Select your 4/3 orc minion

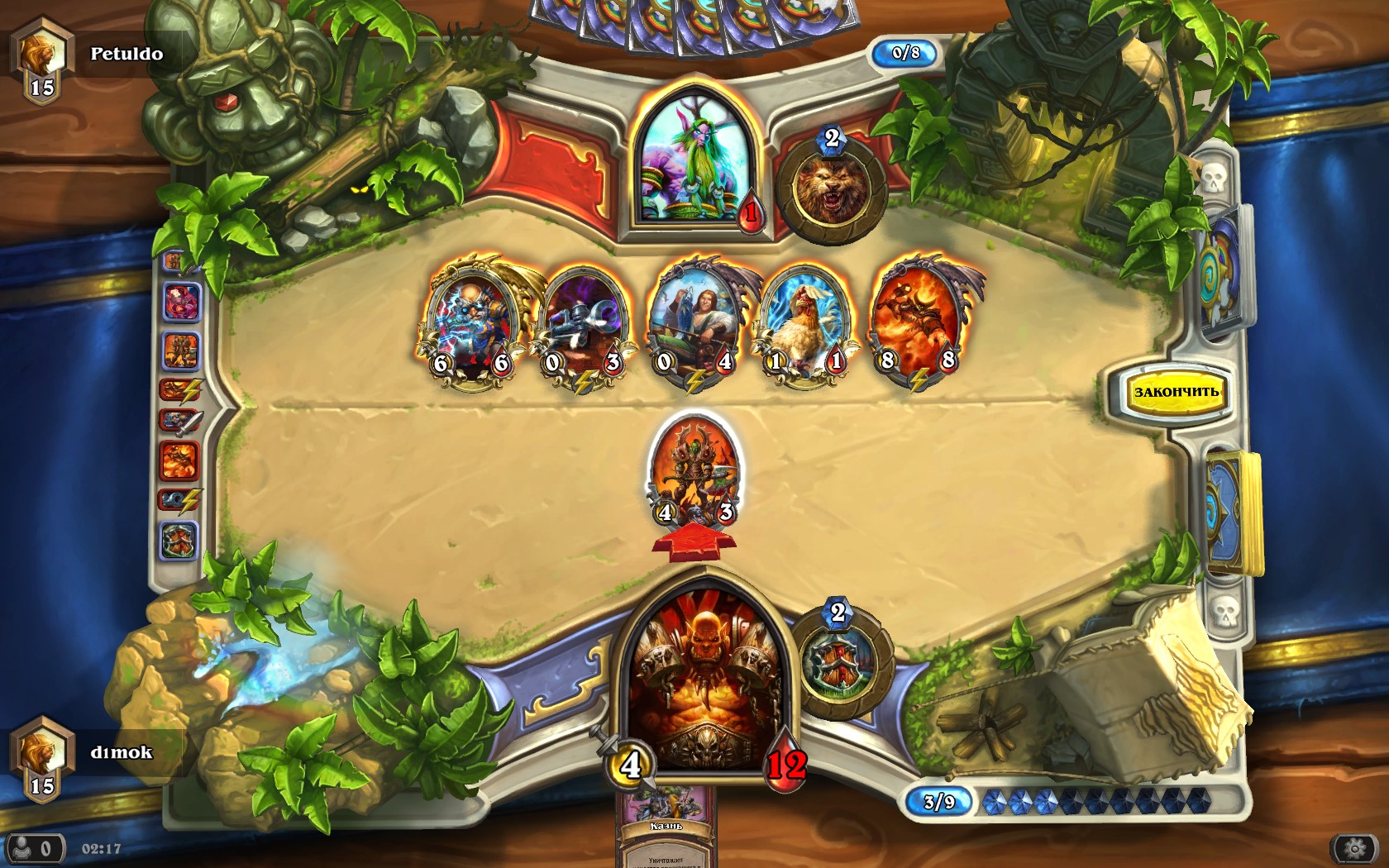694,471
